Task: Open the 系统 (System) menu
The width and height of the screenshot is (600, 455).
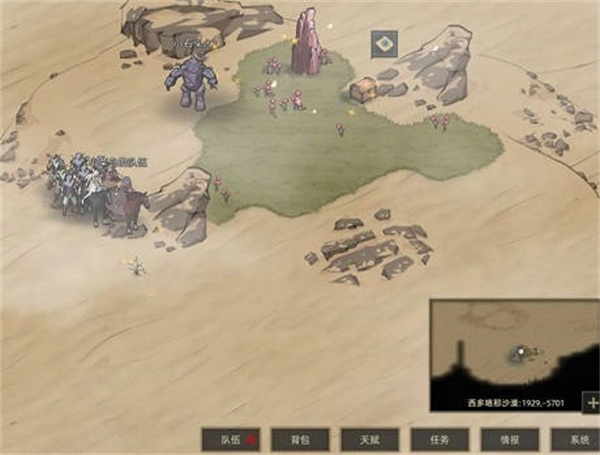Action: (577, 440)
